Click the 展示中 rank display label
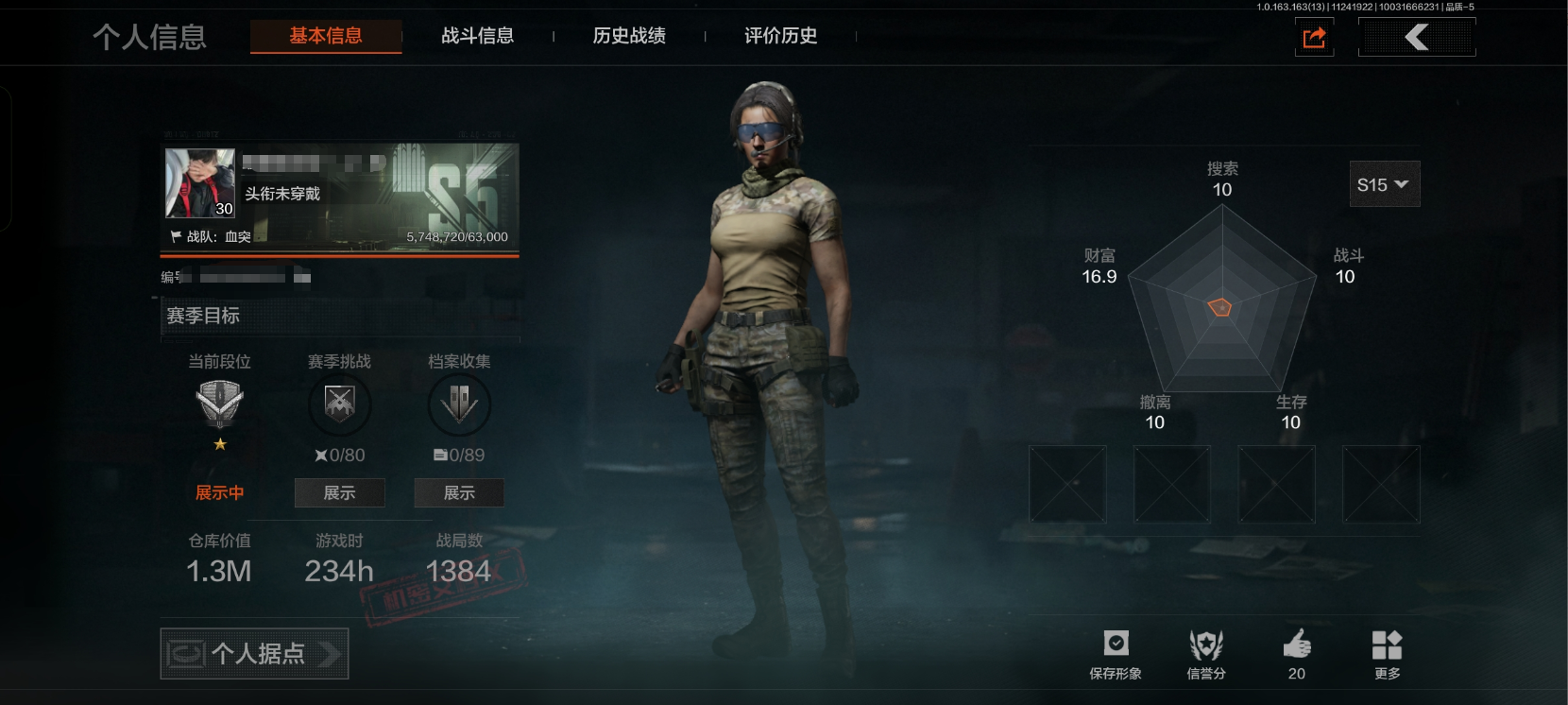This screenshot has width=1568, height=705. coord(219,492)
